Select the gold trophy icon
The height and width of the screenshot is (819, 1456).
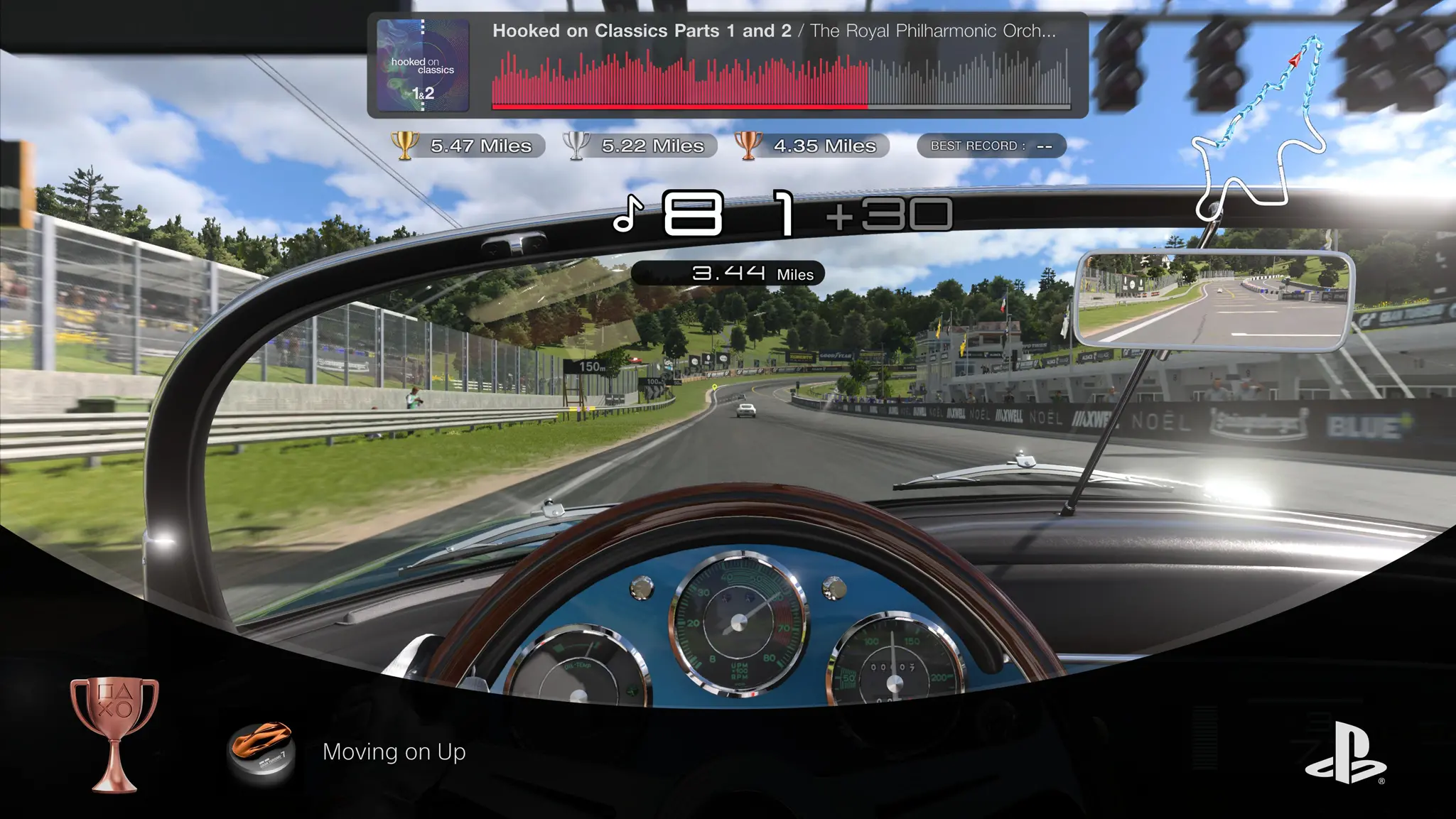tap(406, 146)
